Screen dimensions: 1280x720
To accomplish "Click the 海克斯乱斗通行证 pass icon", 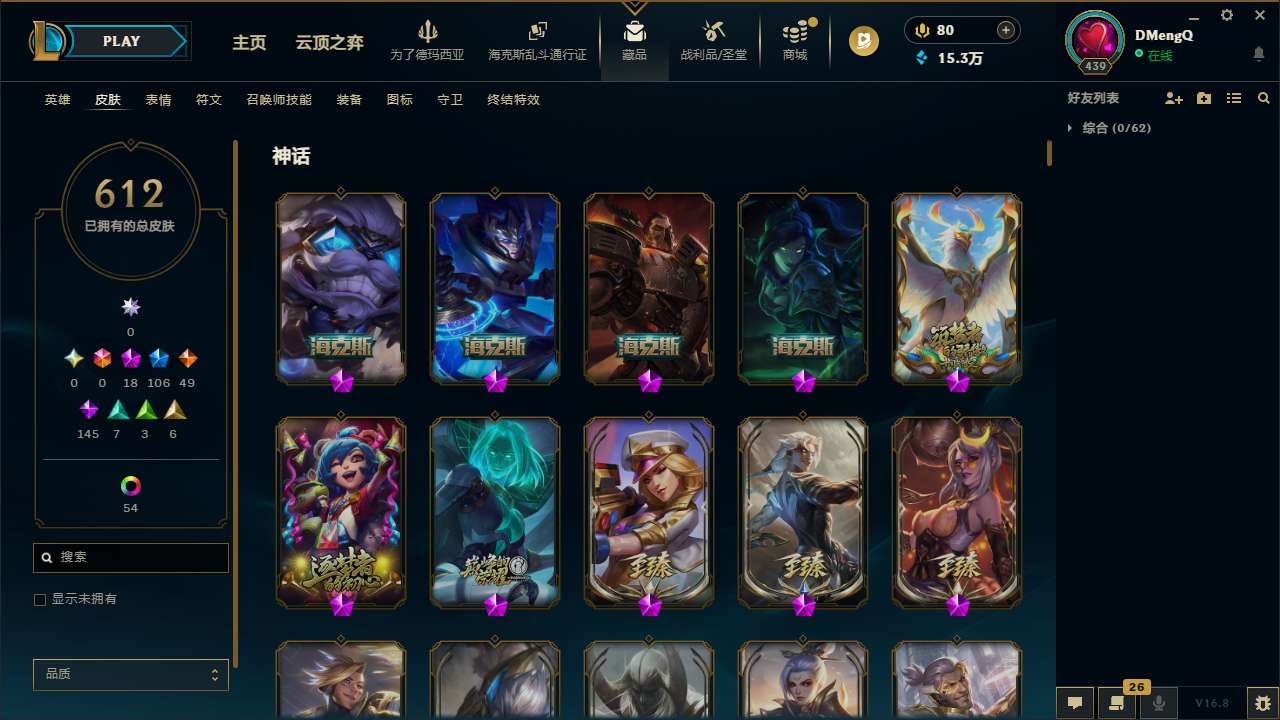I will 537,32.
